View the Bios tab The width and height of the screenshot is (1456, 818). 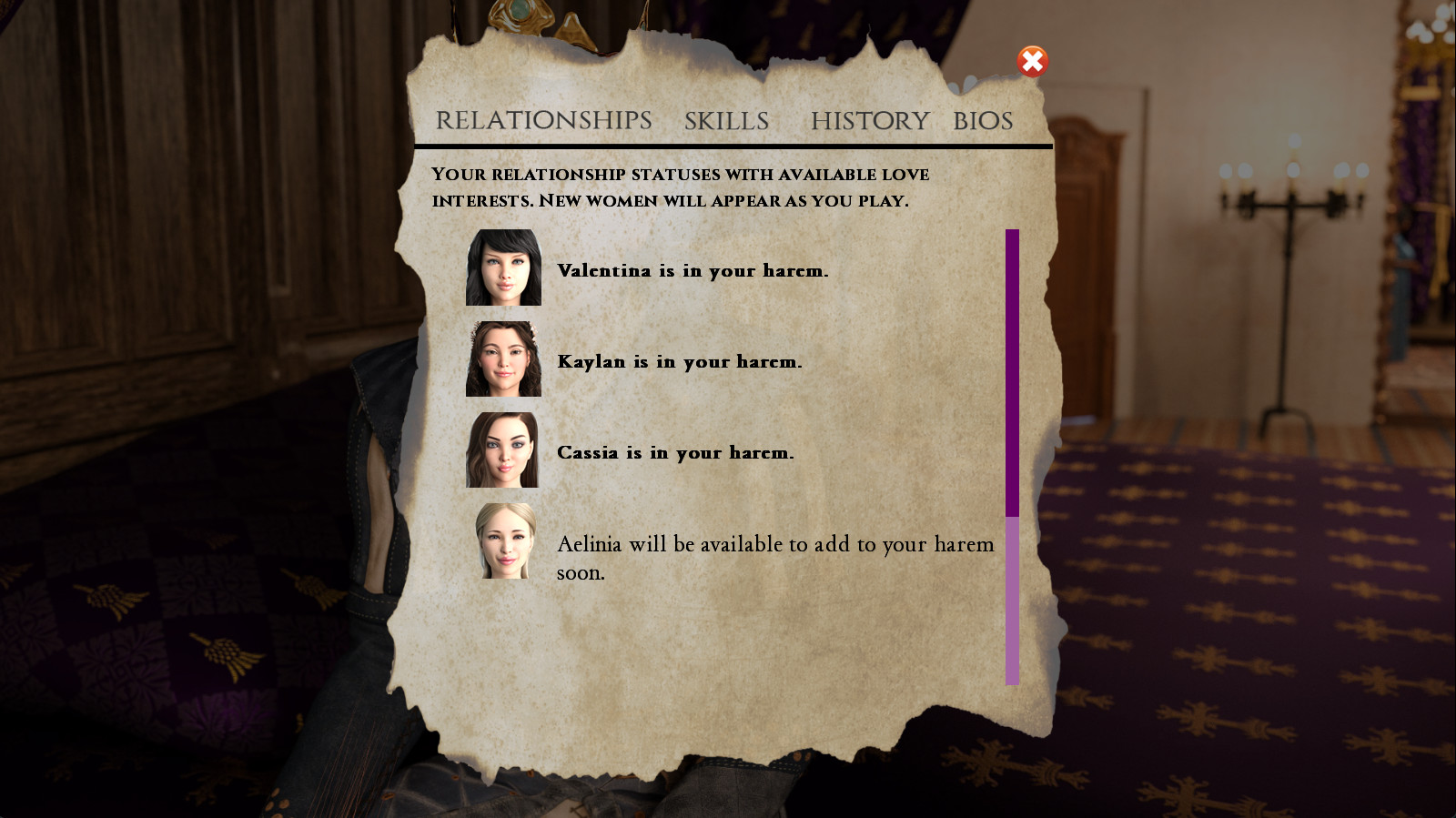click(x=984, y=120)
